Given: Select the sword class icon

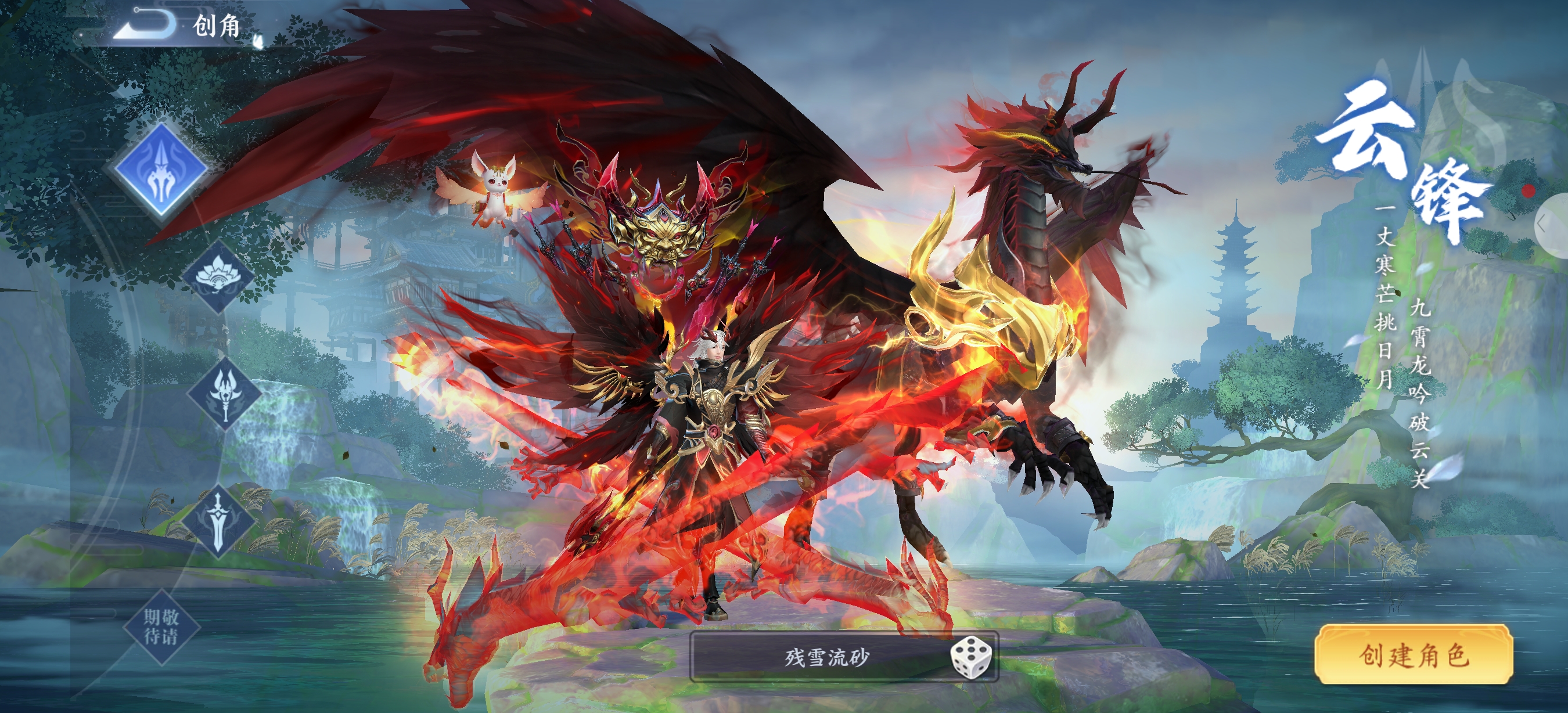Looking at the screenshot, I should tap(218, 521).
